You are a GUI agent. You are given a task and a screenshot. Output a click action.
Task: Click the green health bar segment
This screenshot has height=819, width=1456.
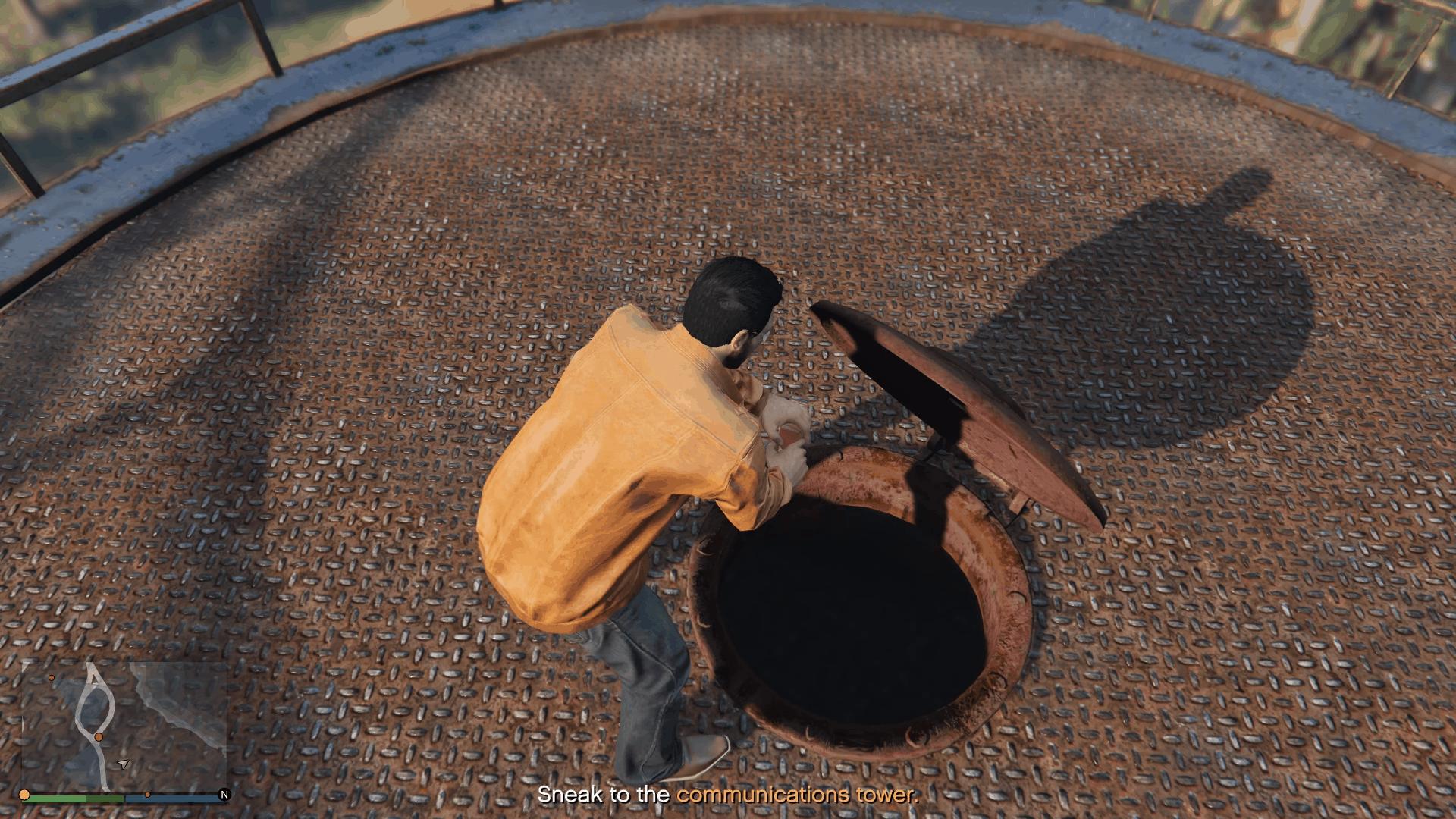(x=76, y=799)
